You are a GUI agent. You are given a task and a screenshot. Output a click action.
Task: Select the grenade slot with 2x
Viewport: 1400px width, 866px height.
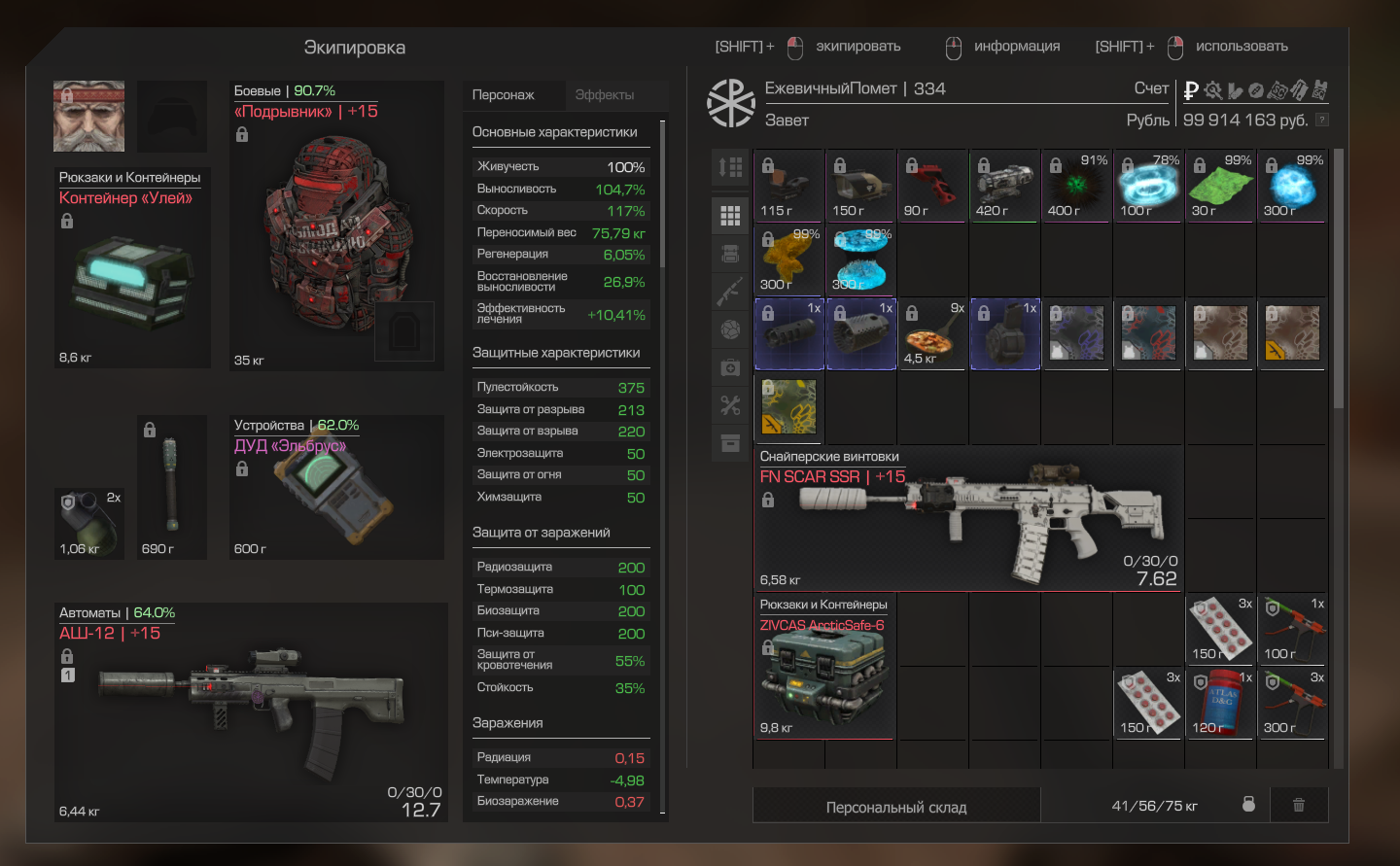(89, 524)
